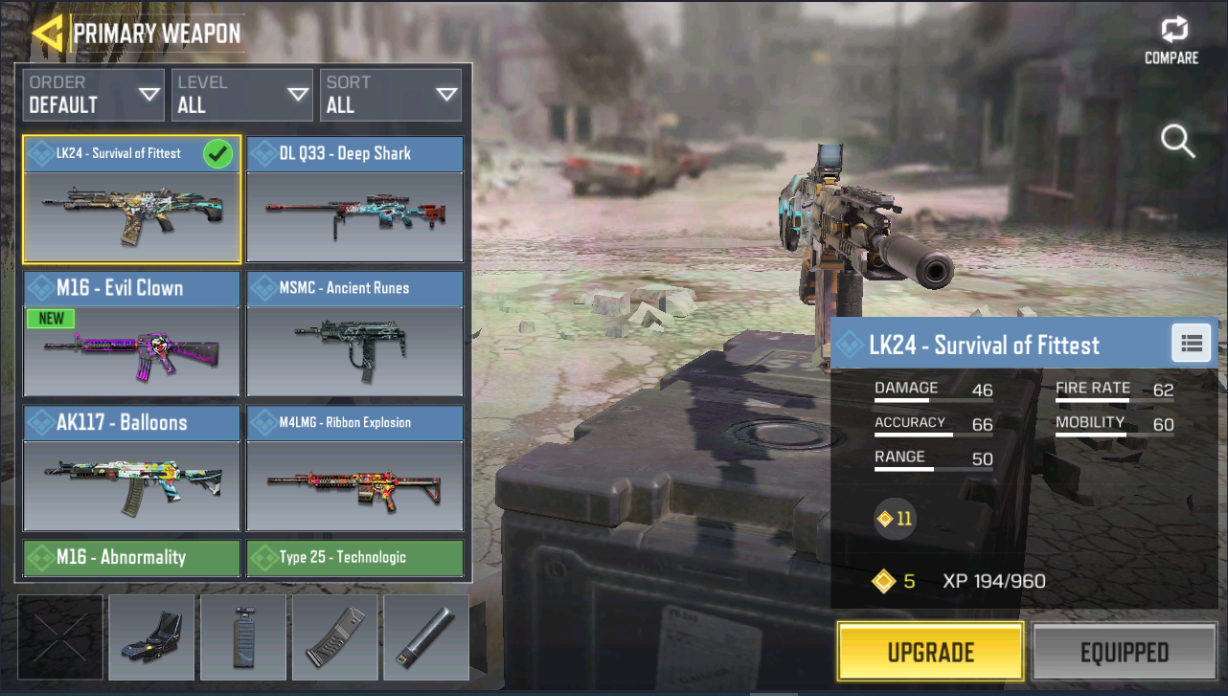Click the yellow UPGRADE button
The height and width of the screenshot is (696, 1228).
[x=930, y=652]
